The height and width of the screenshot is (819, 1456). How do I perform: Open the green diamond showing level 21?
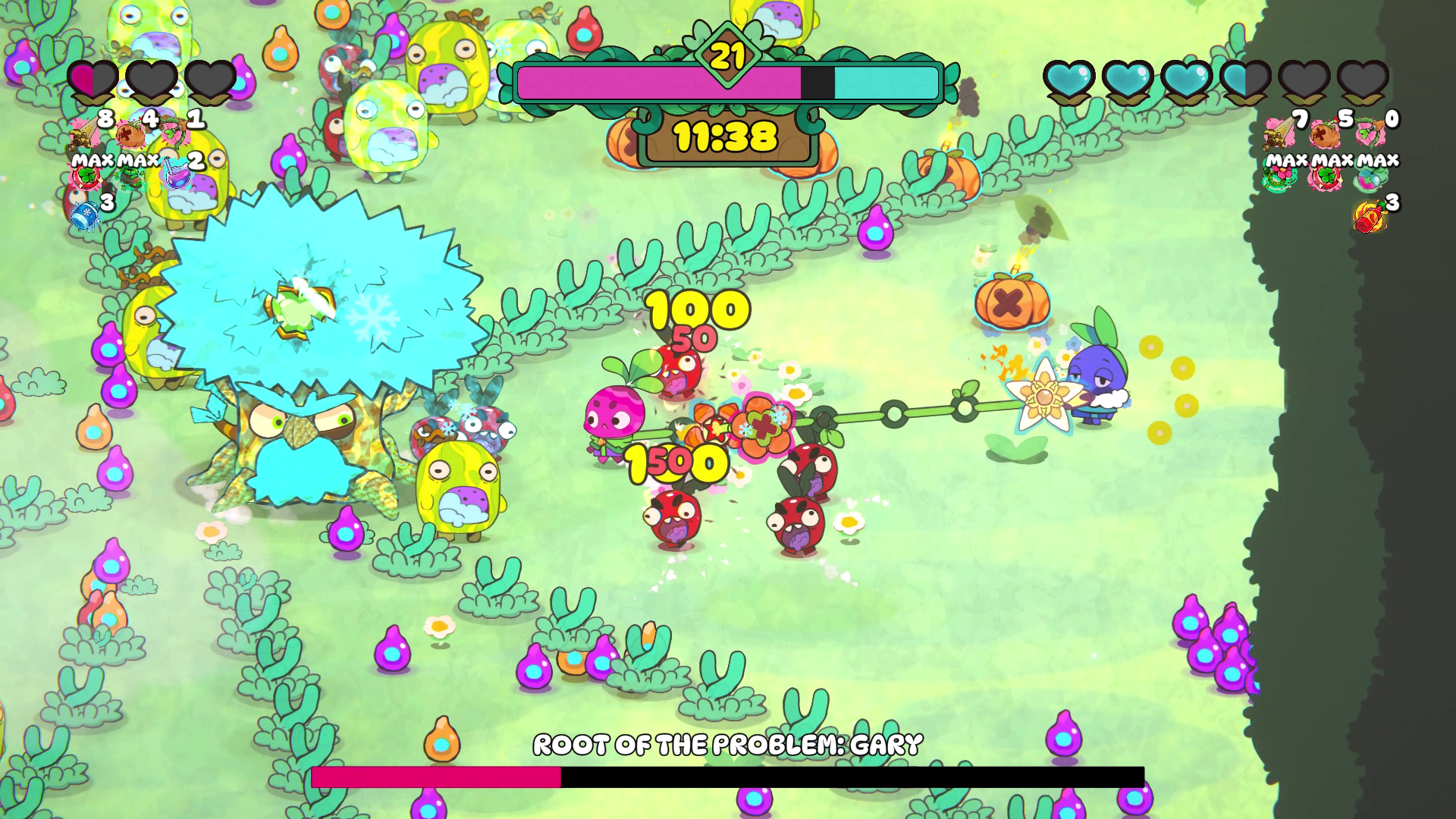click(726, 55)
